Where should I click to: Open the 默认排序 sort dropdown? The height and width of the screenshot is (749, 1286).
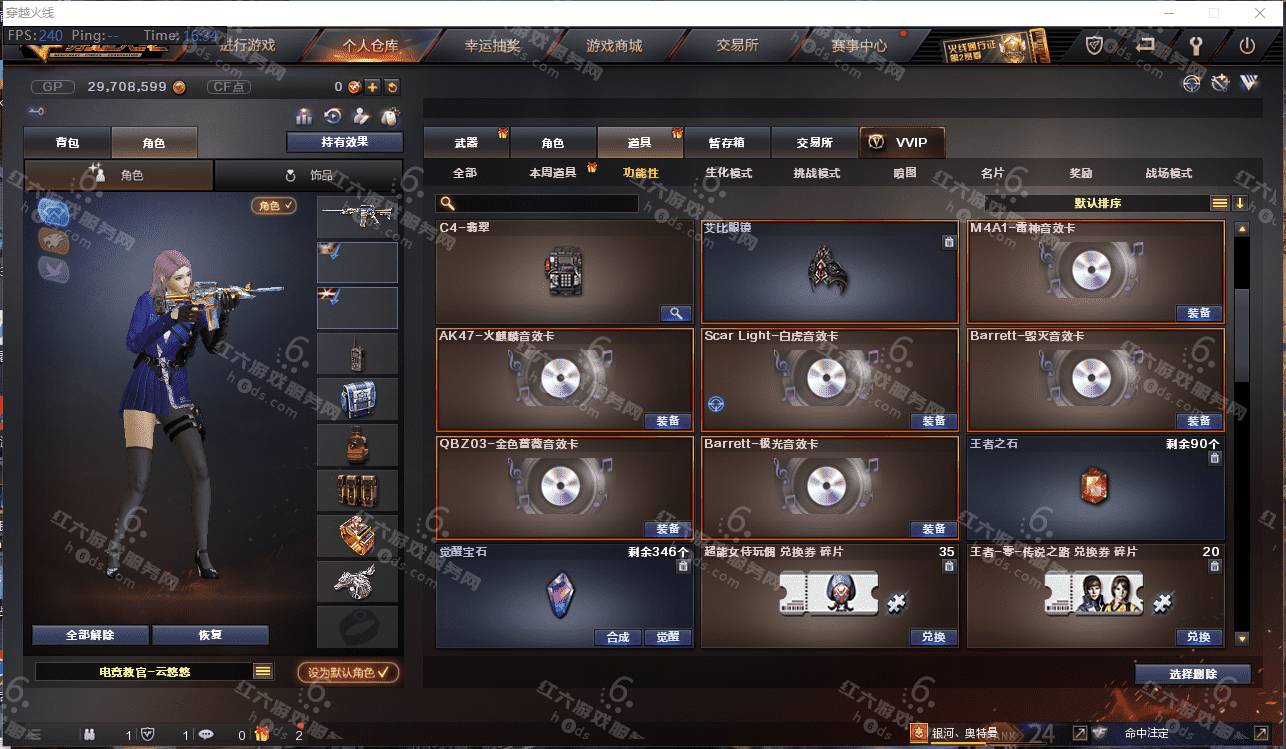[x=1097, y=203]
